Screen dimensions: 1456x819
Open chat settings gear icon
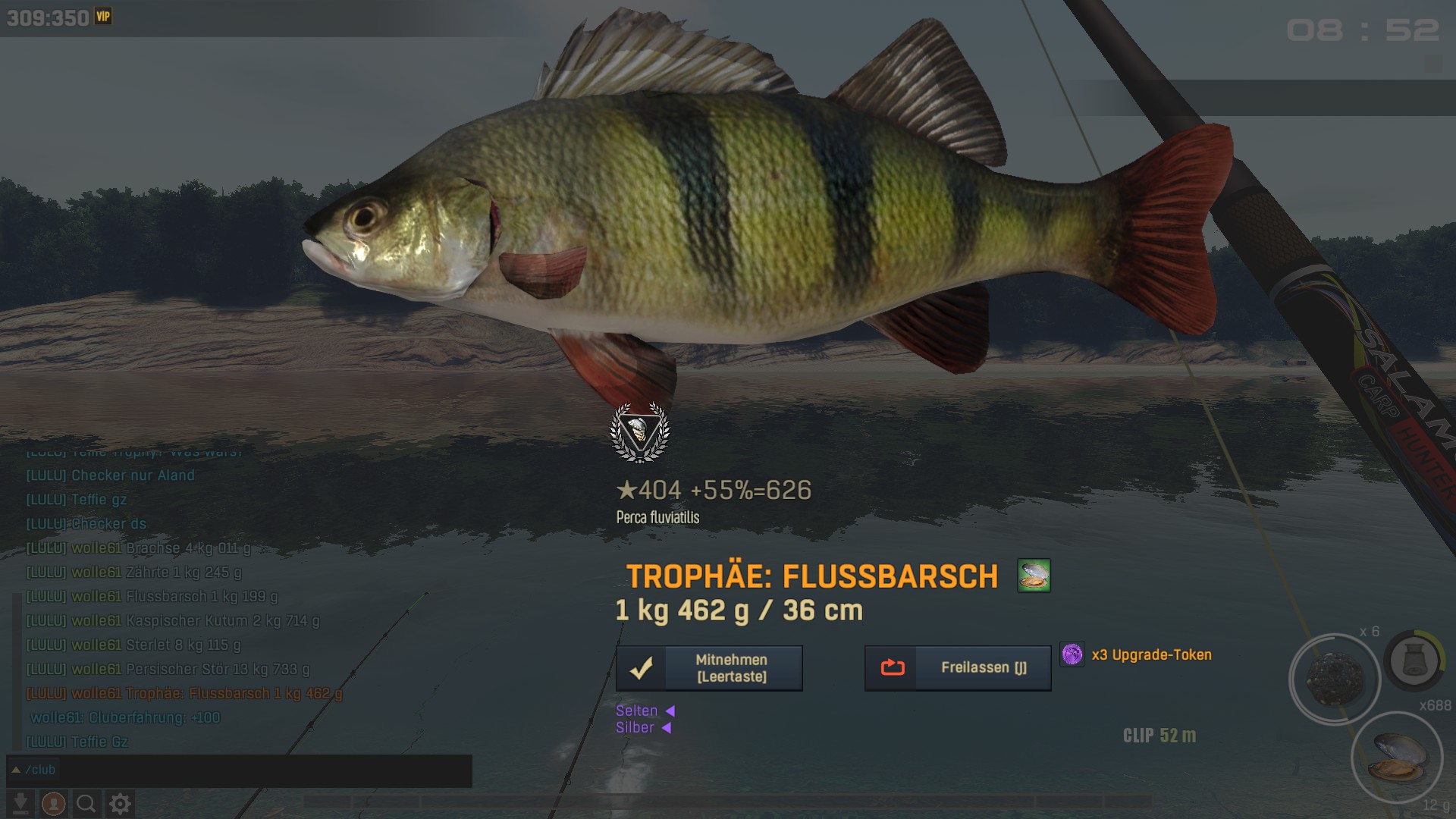point(120,803)
